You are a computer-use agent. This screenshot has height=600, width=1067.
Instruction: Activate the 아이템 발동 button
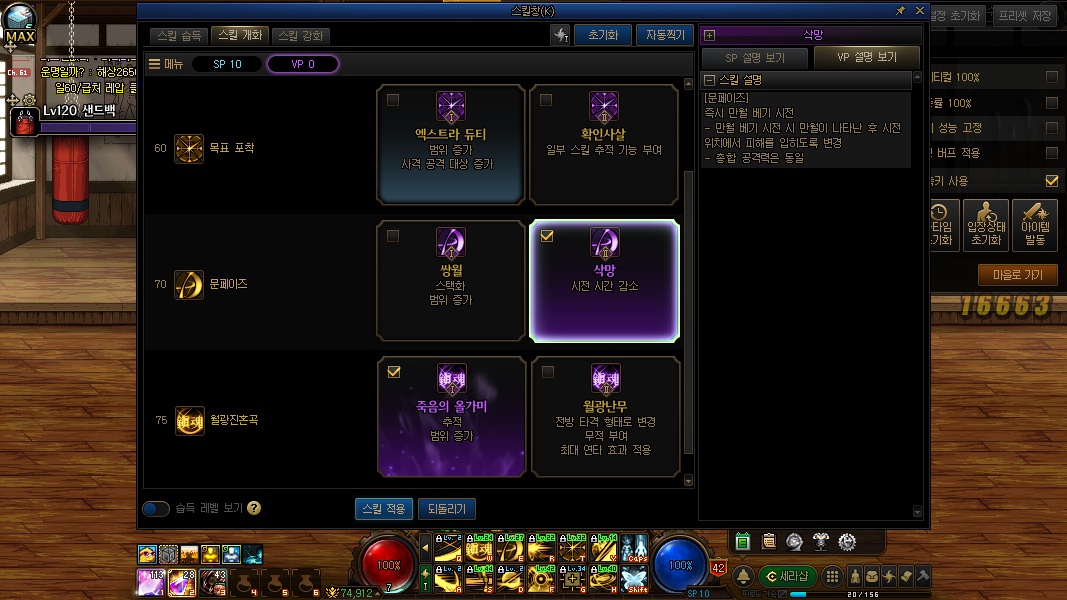pos(1035,226)
